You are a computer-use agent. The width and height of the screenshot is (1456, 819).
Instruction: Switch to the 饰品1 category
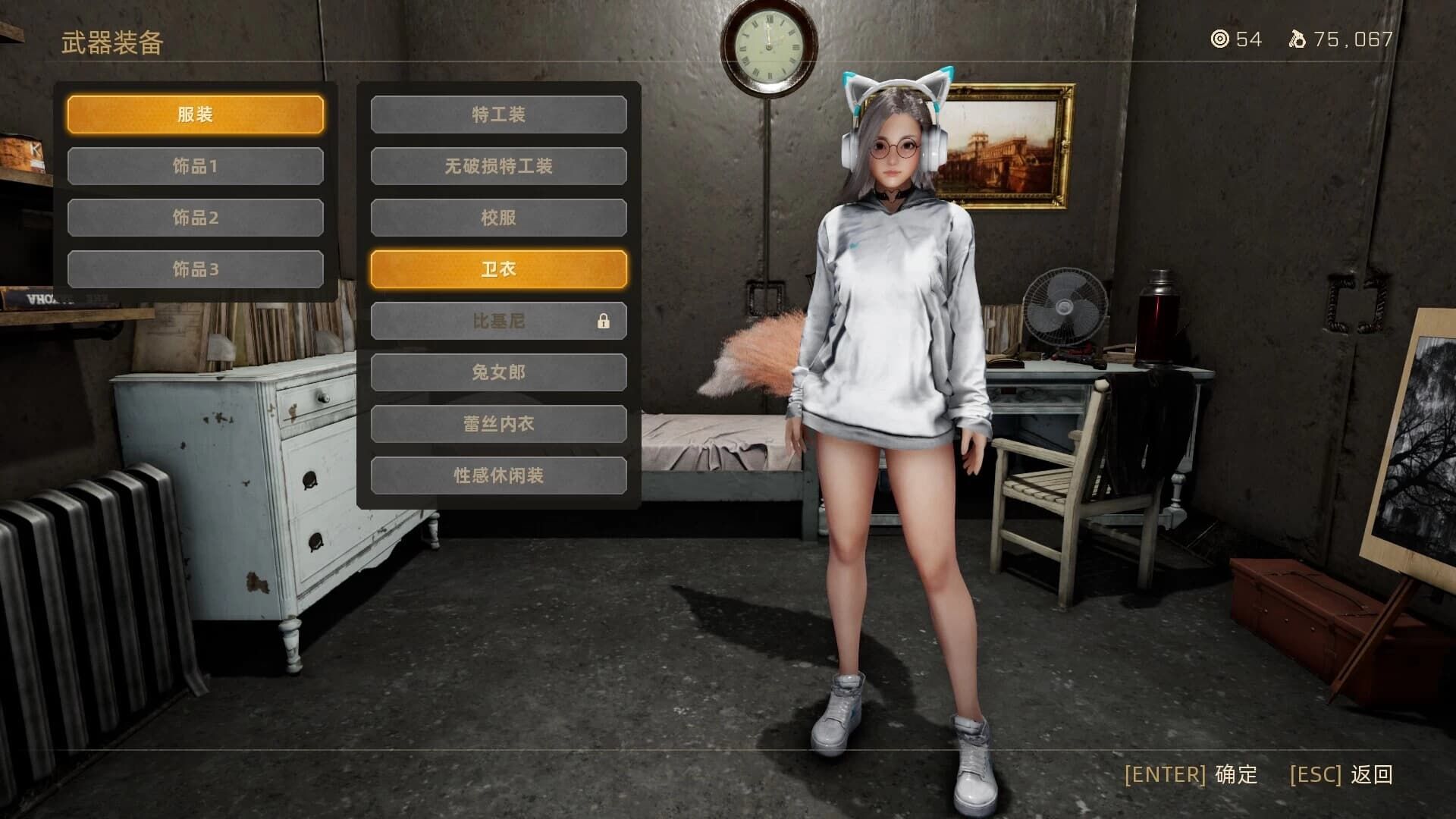point(196,165)
